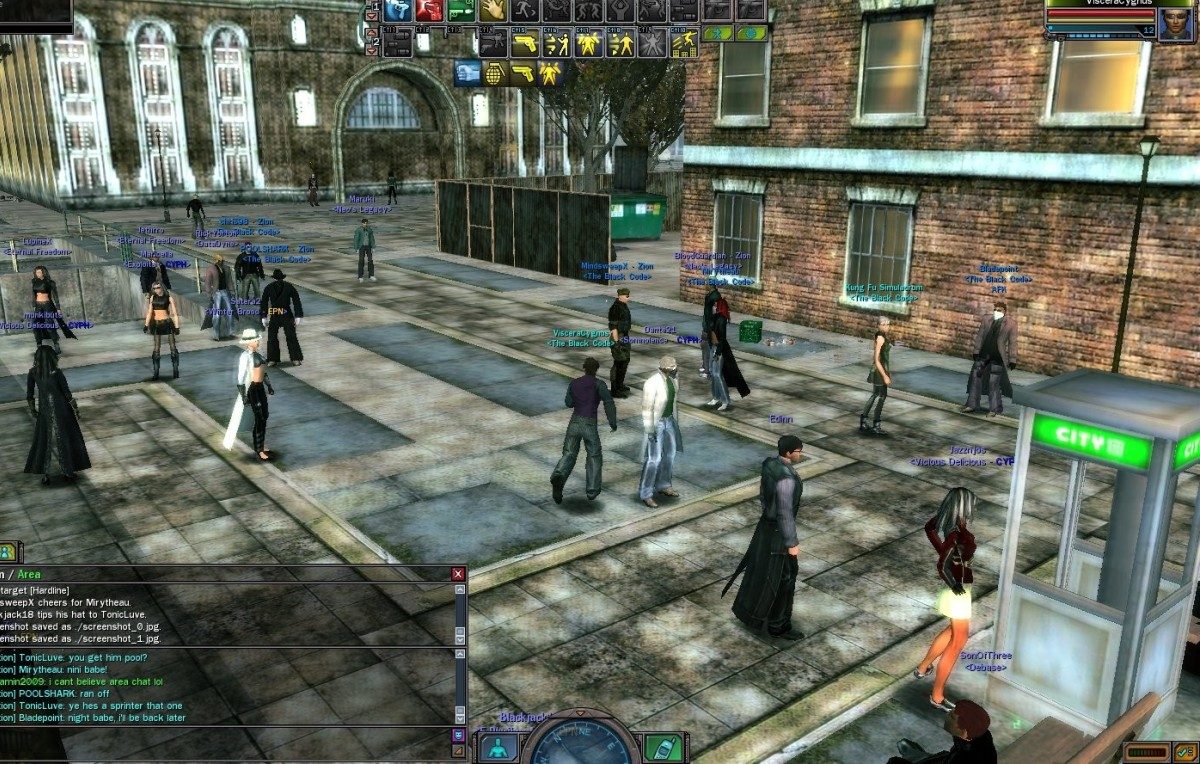1200x764 pixels.
Task: Close the chat window with red X
Action: (458, 574)
